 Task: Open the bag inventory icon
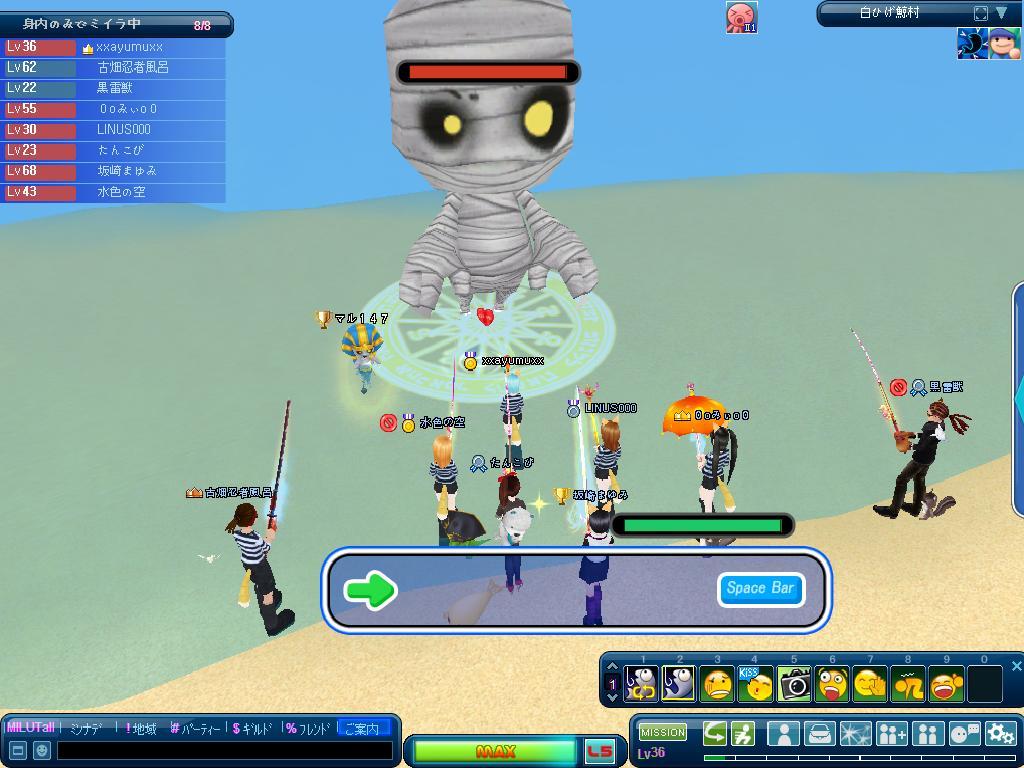click(x=819, y=734)
